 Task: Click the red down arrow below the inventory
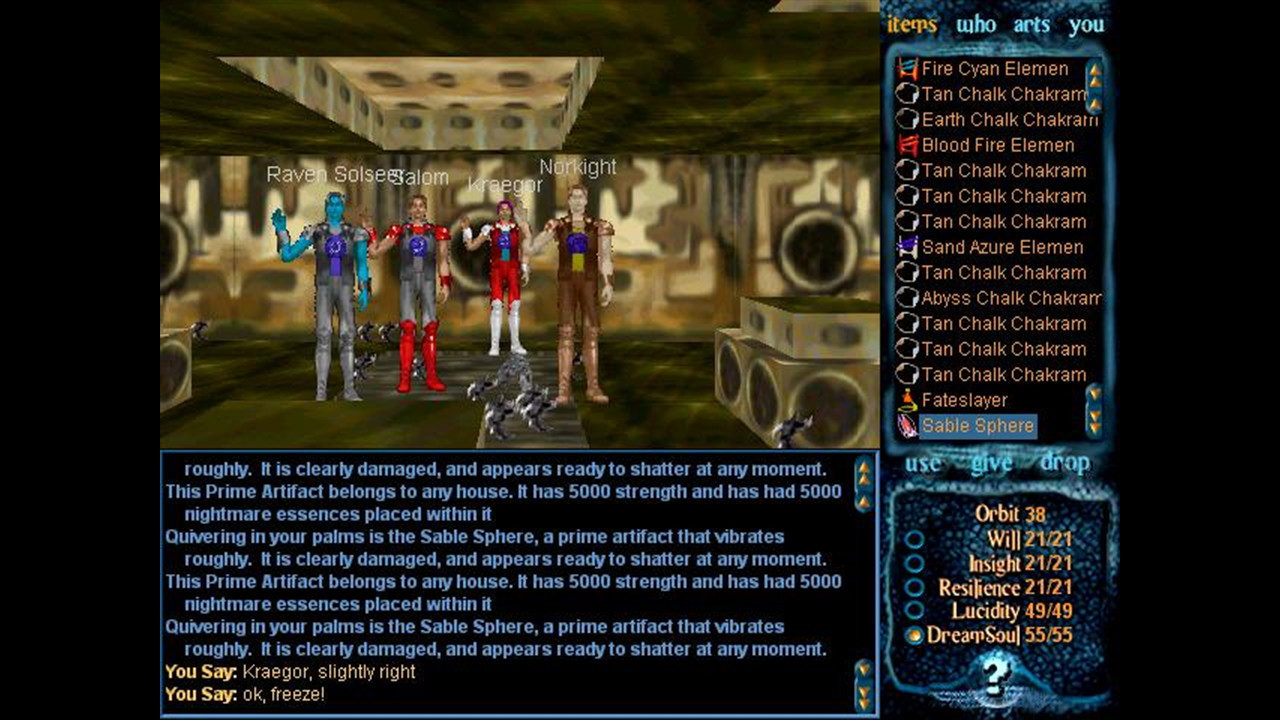[1094, 428]
